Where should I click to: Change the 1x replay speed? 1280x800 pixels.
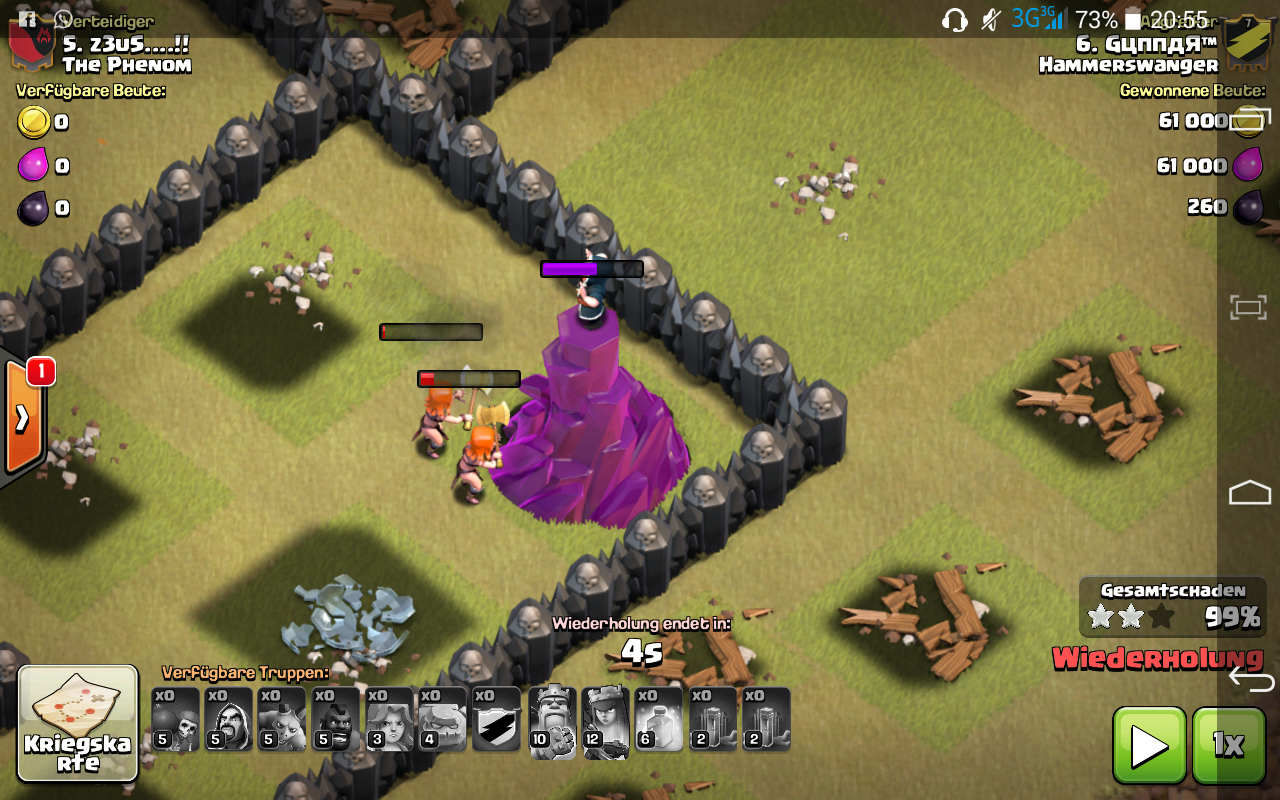click(1228, 745)
